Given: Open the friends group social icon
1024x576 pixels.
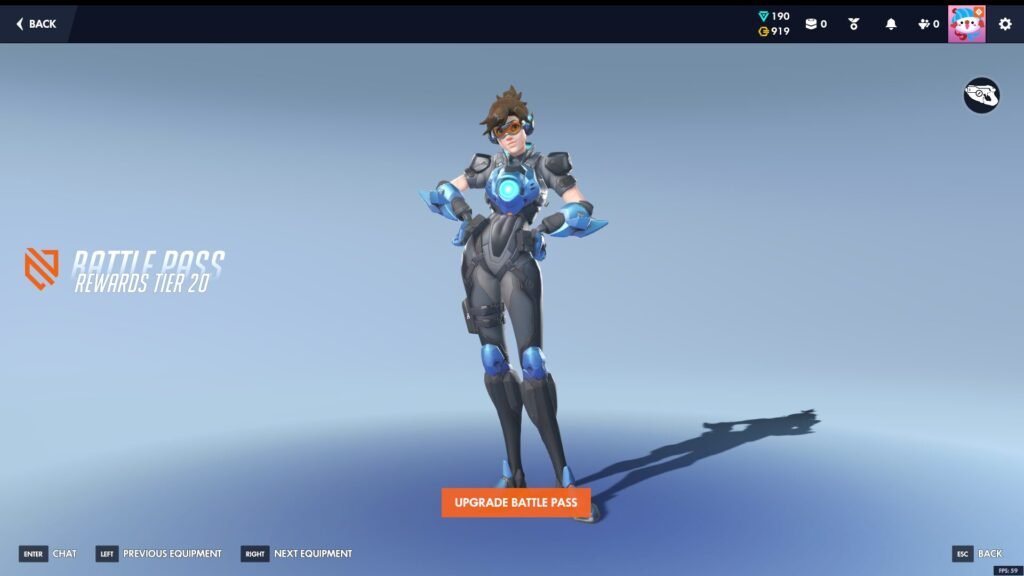Looking at the screenshot, I should coord(925,24).
